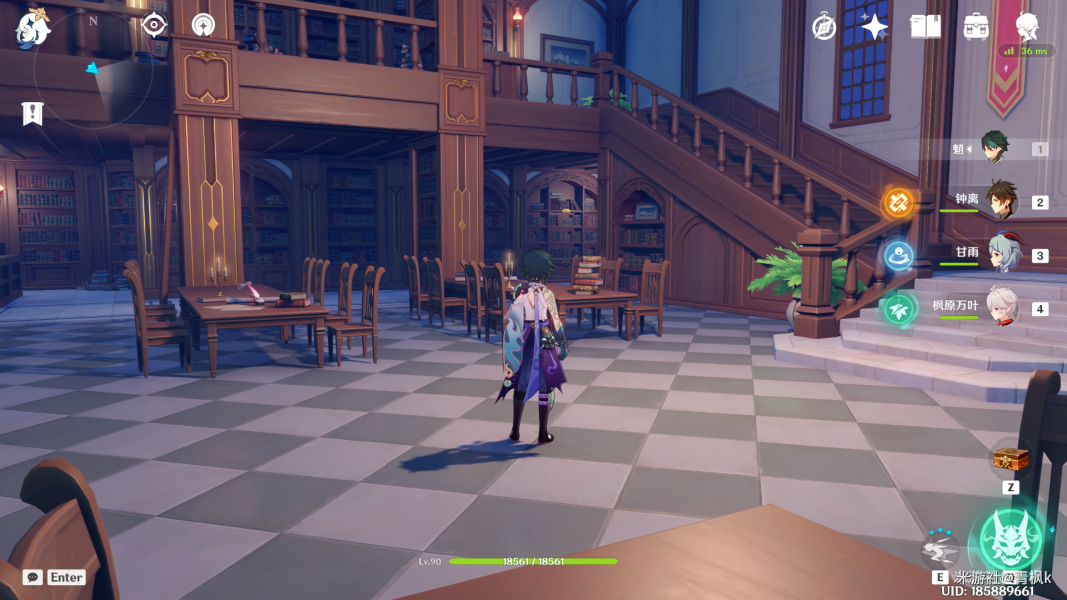This screenshot has height=600, width=1067.
Task: Toggle the elemental sight eye icon
Action: [154, 25]
